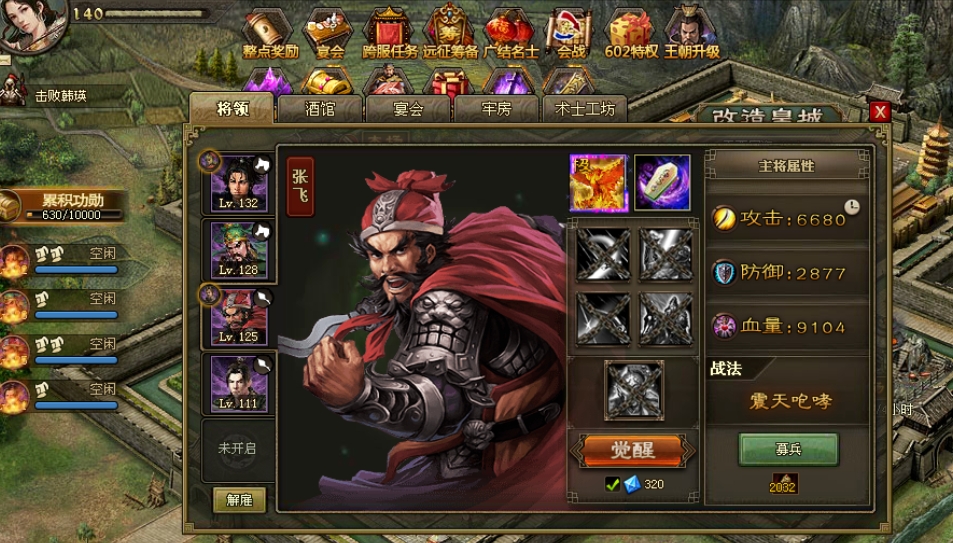Viewport: 953px width, 543px height.
Task: Open the 整点奖励 hourly reward icon
Action: click(270, 32)
